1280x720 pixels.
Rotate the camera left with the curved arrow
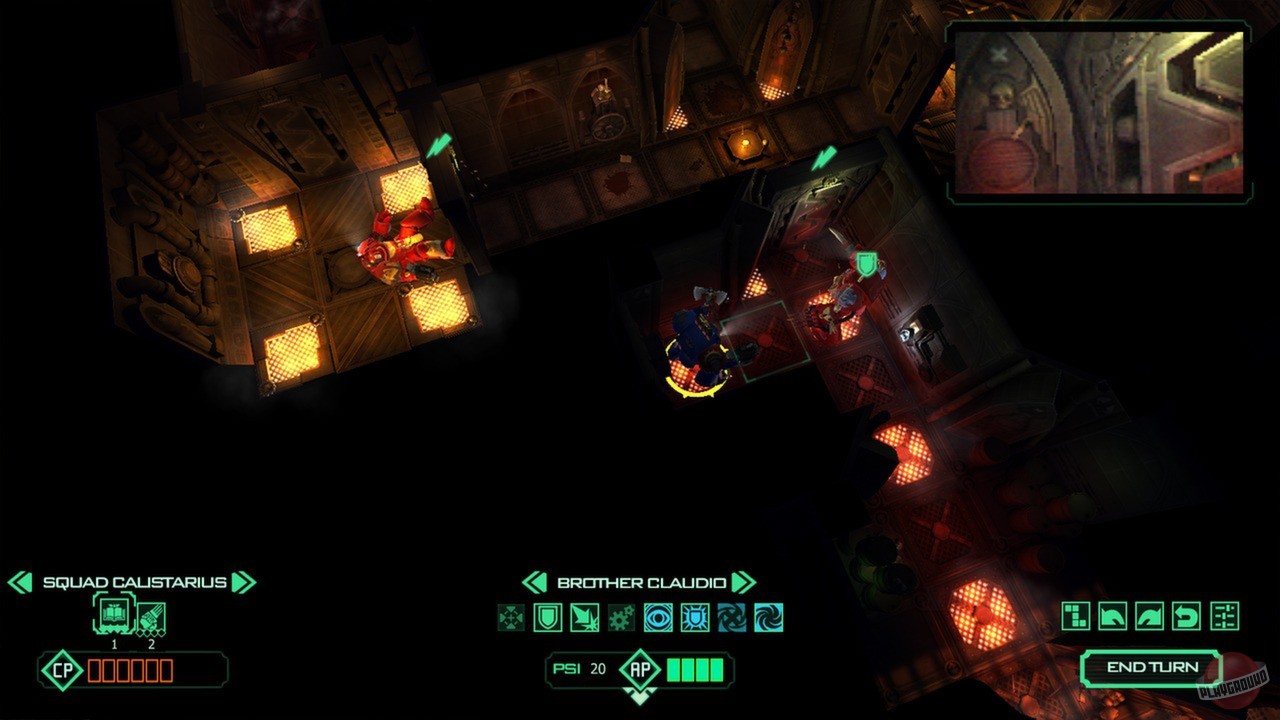click(1112, 617)
